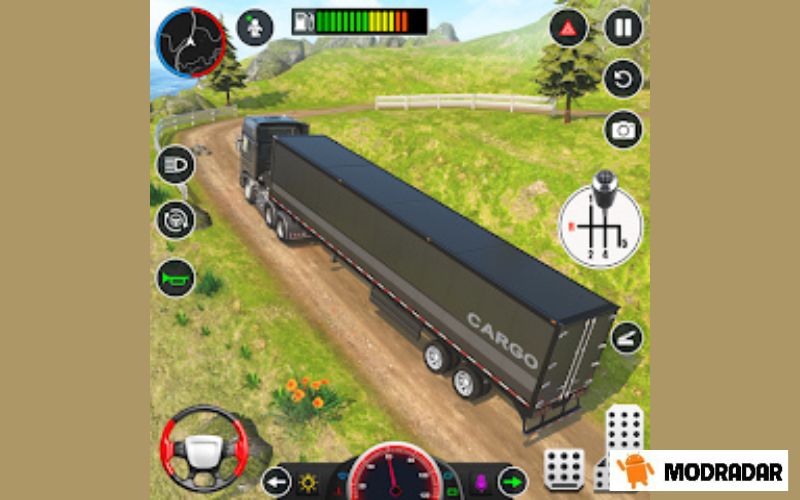Tap the wiper button above pedals
800x500 pixels.
tap(626, 338)
